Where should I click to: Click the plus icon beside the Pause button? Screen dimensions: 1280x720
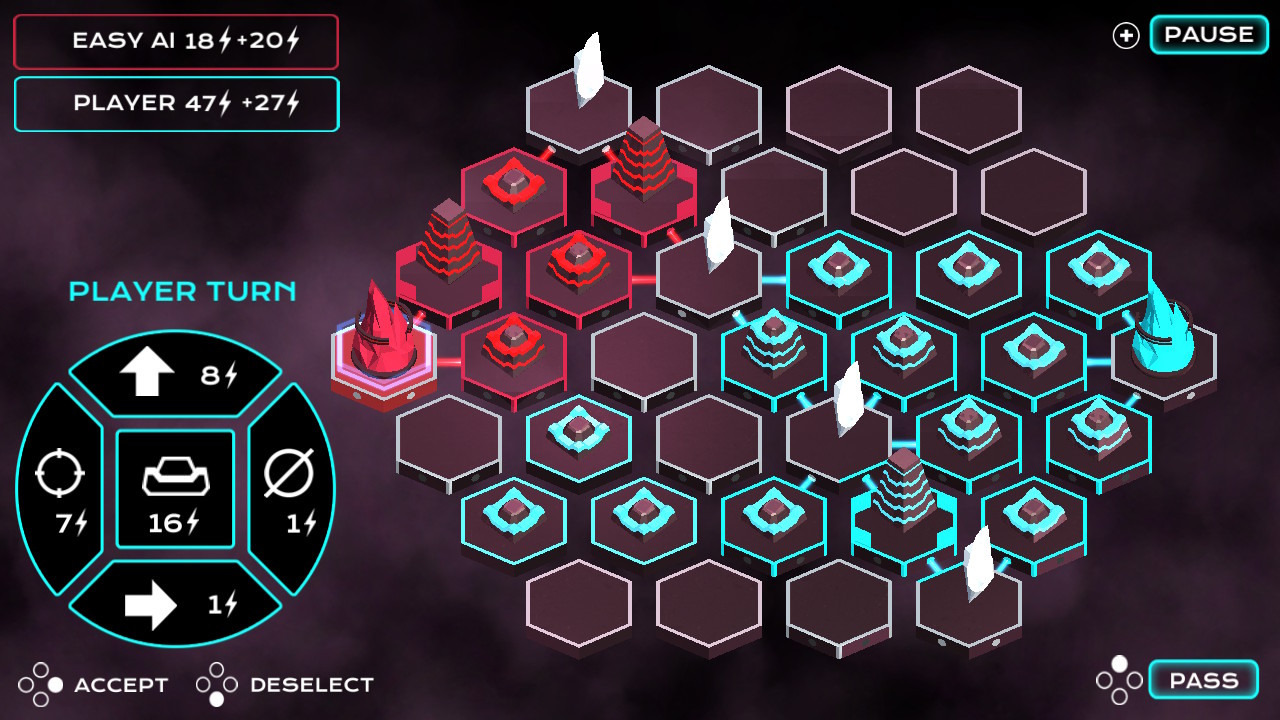tap(1126, 34)
